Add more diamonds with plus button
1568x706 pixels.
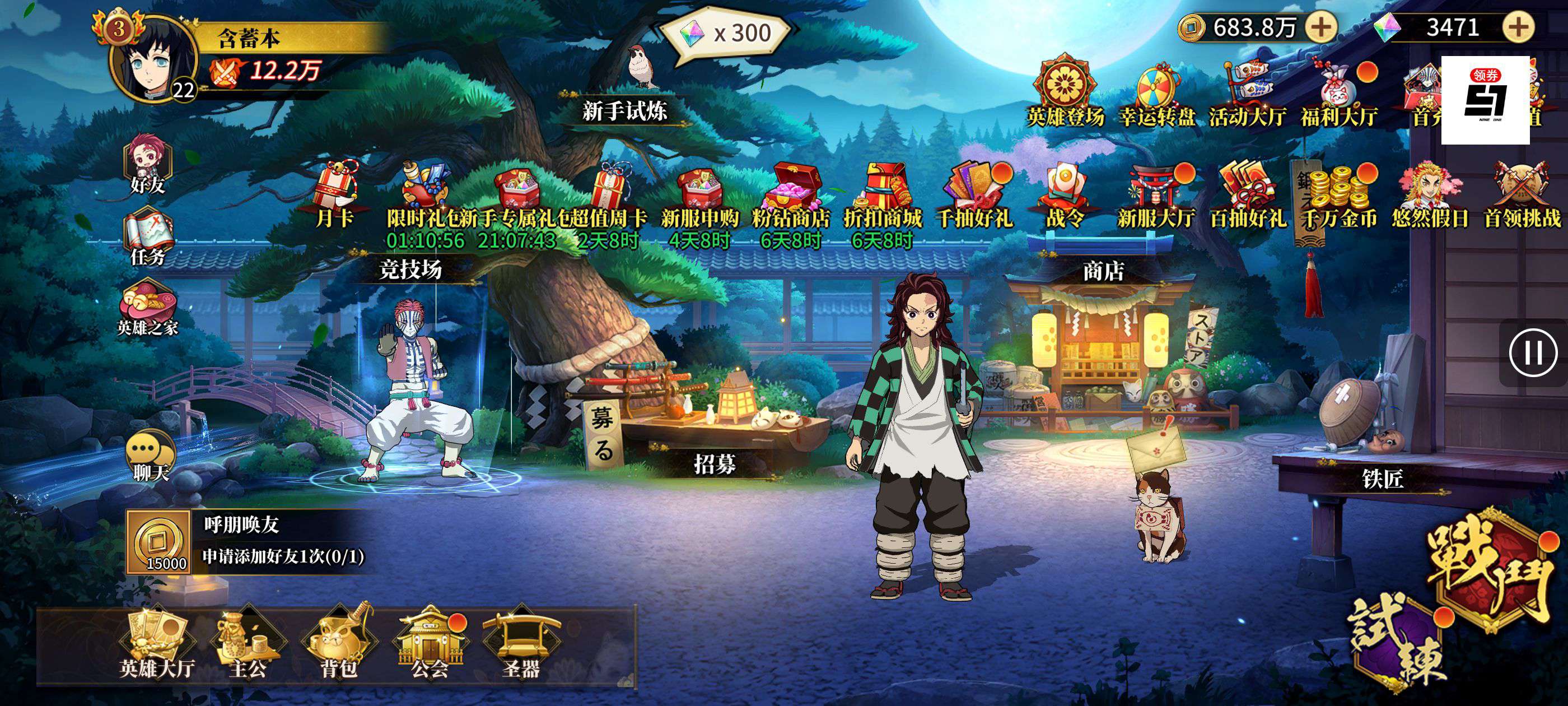click(x=1518, y=27)
